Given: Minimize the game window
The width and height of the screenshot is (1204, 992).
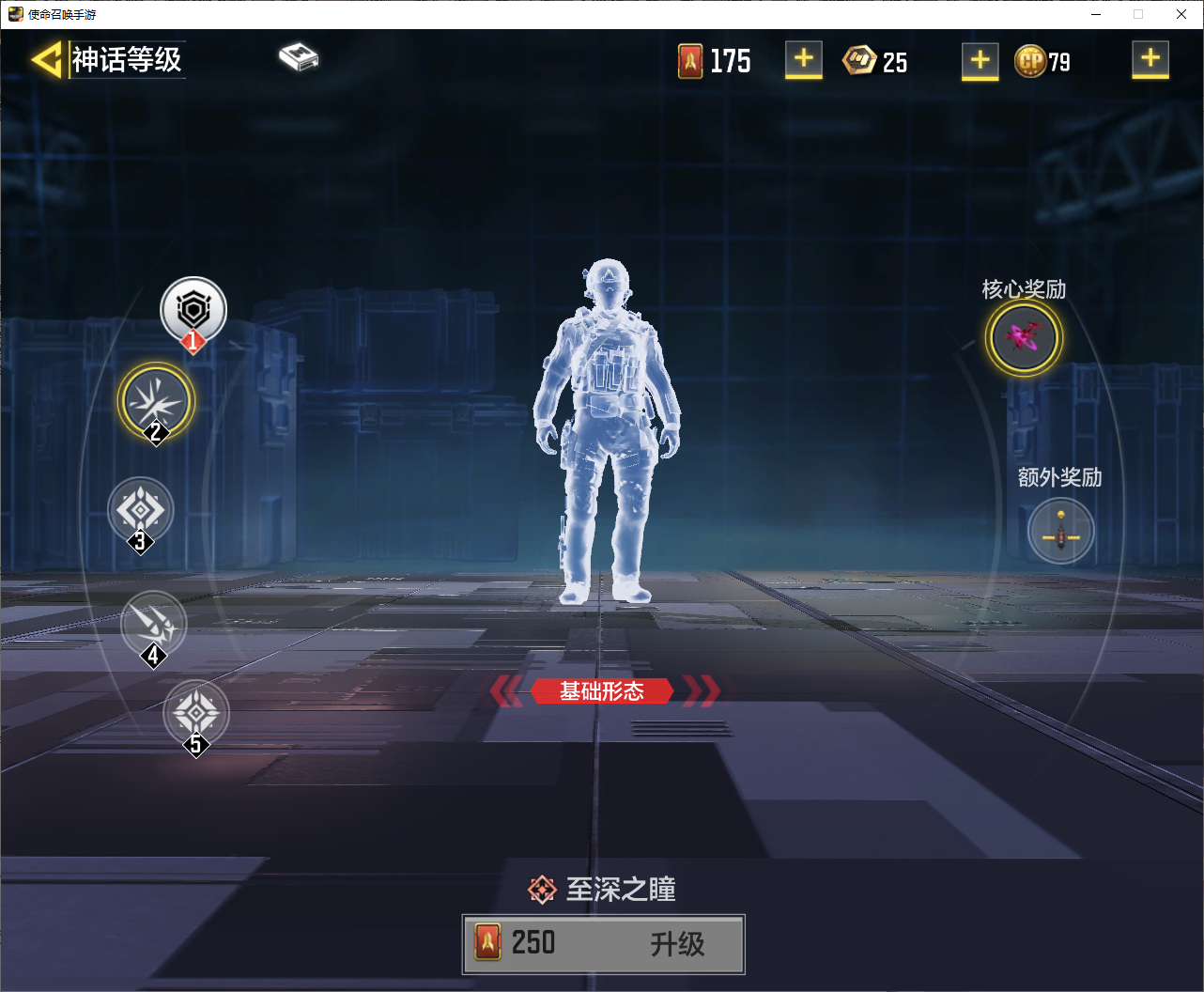Looking at the screenshot, I should point(1096,14).
